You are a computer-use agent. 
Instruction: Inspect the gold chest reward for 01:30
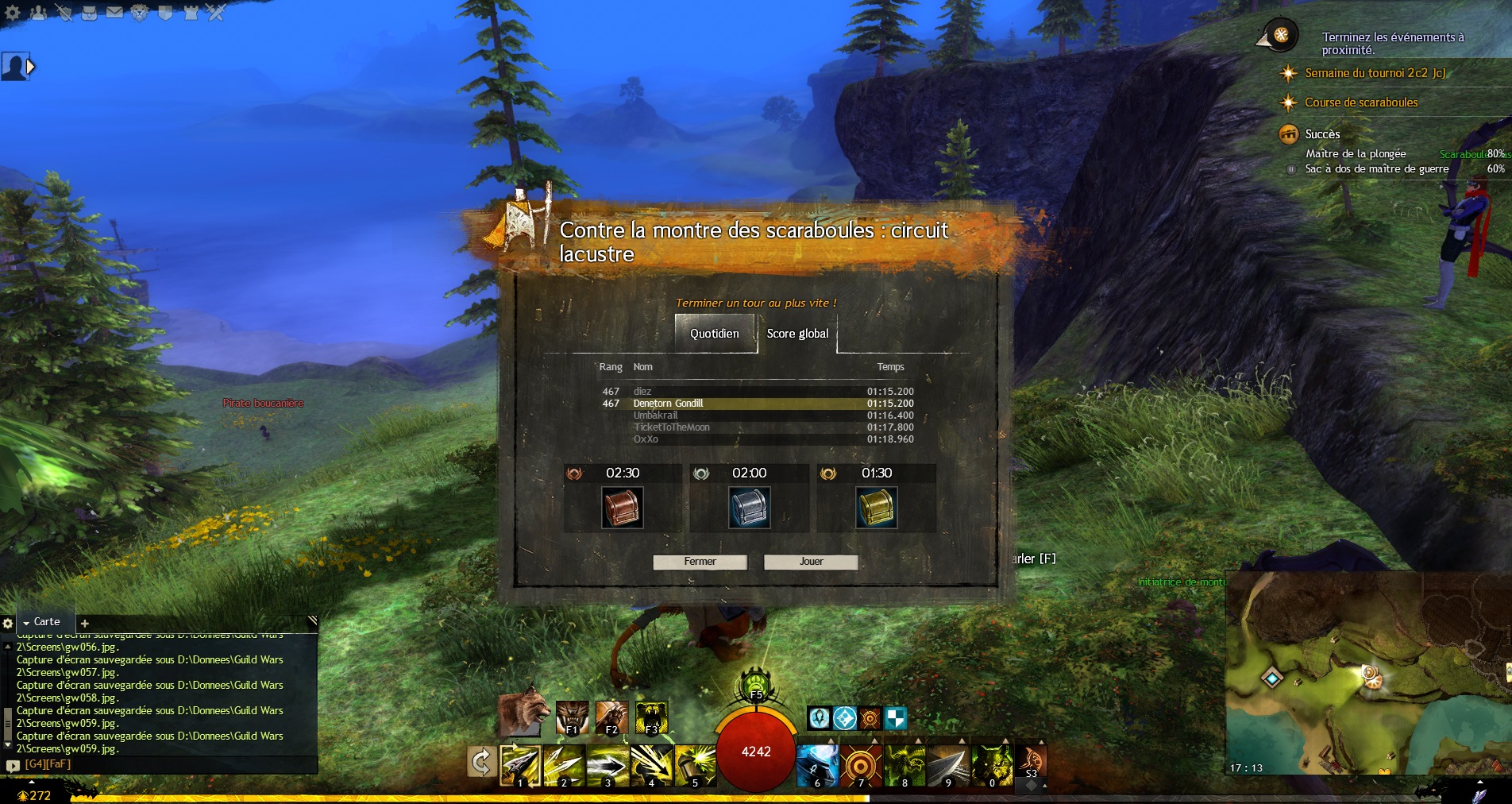coord(876,508)
